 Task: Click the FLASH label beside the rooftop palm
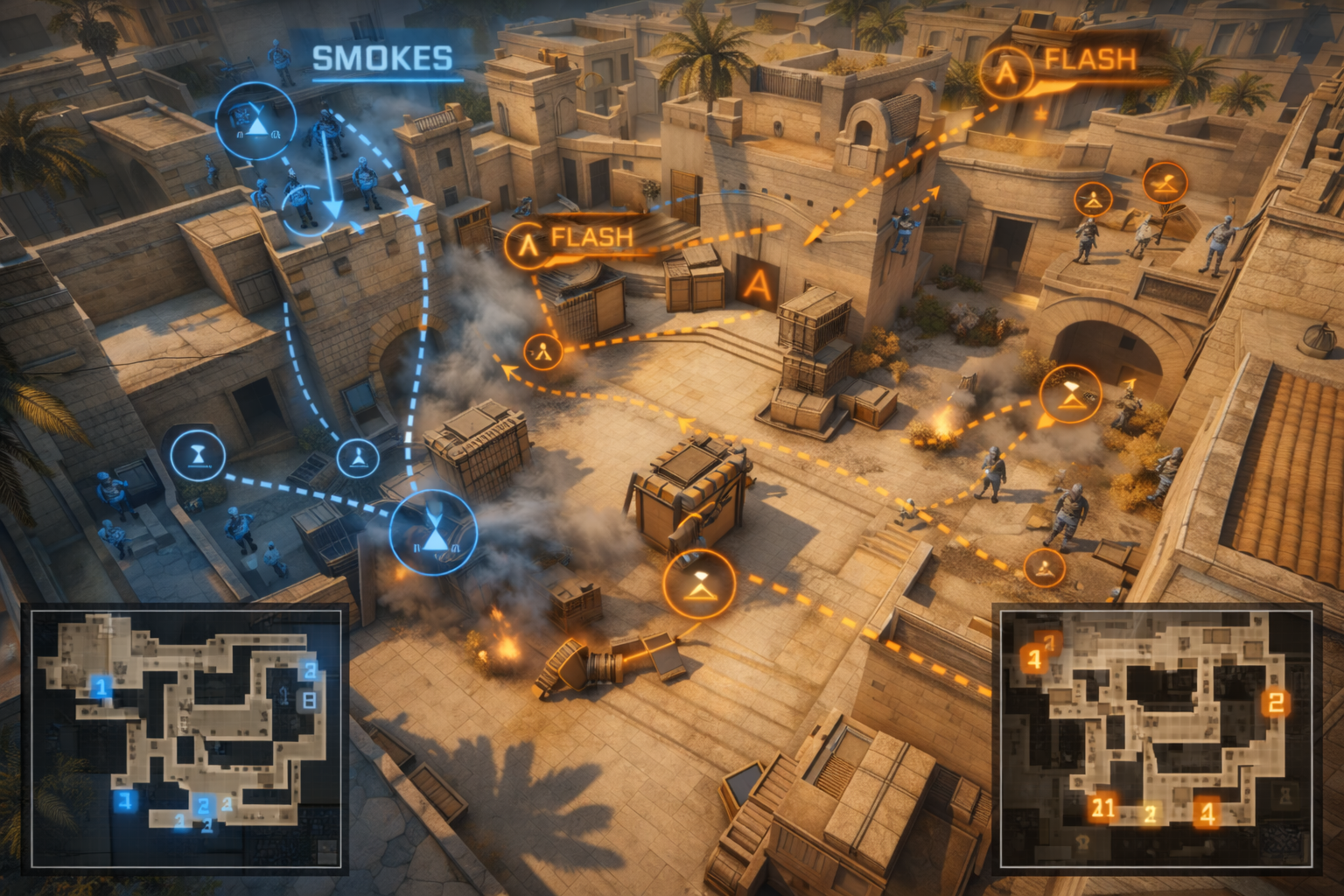[x=1090, y=59]
